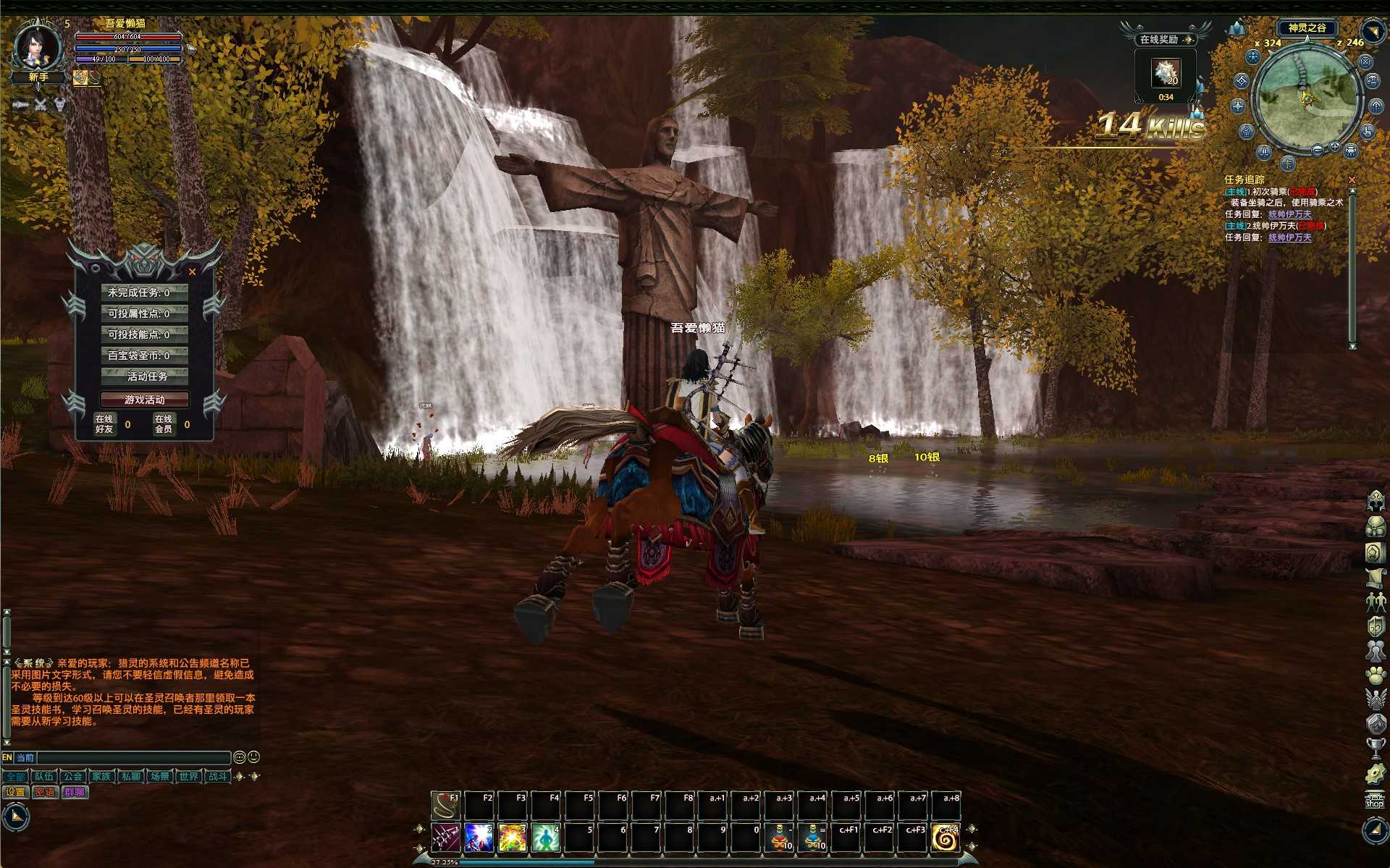Image resolution: width=1390 pixels, height=868 pixels.
Task: Activate the golden spiral skill icon
Action: 945,838
